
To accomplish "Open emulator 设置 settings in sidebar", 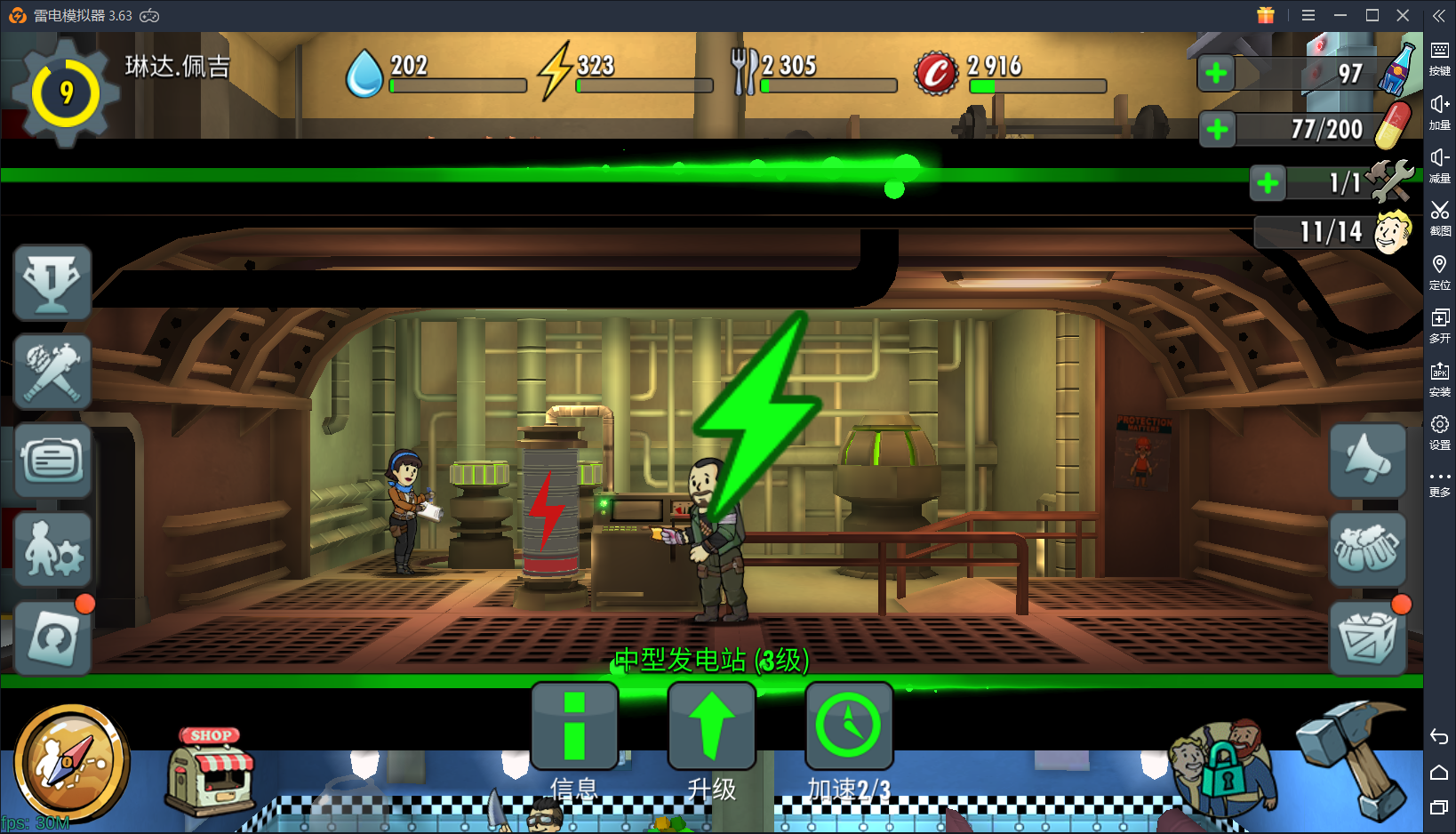I will pos(1439,431).
